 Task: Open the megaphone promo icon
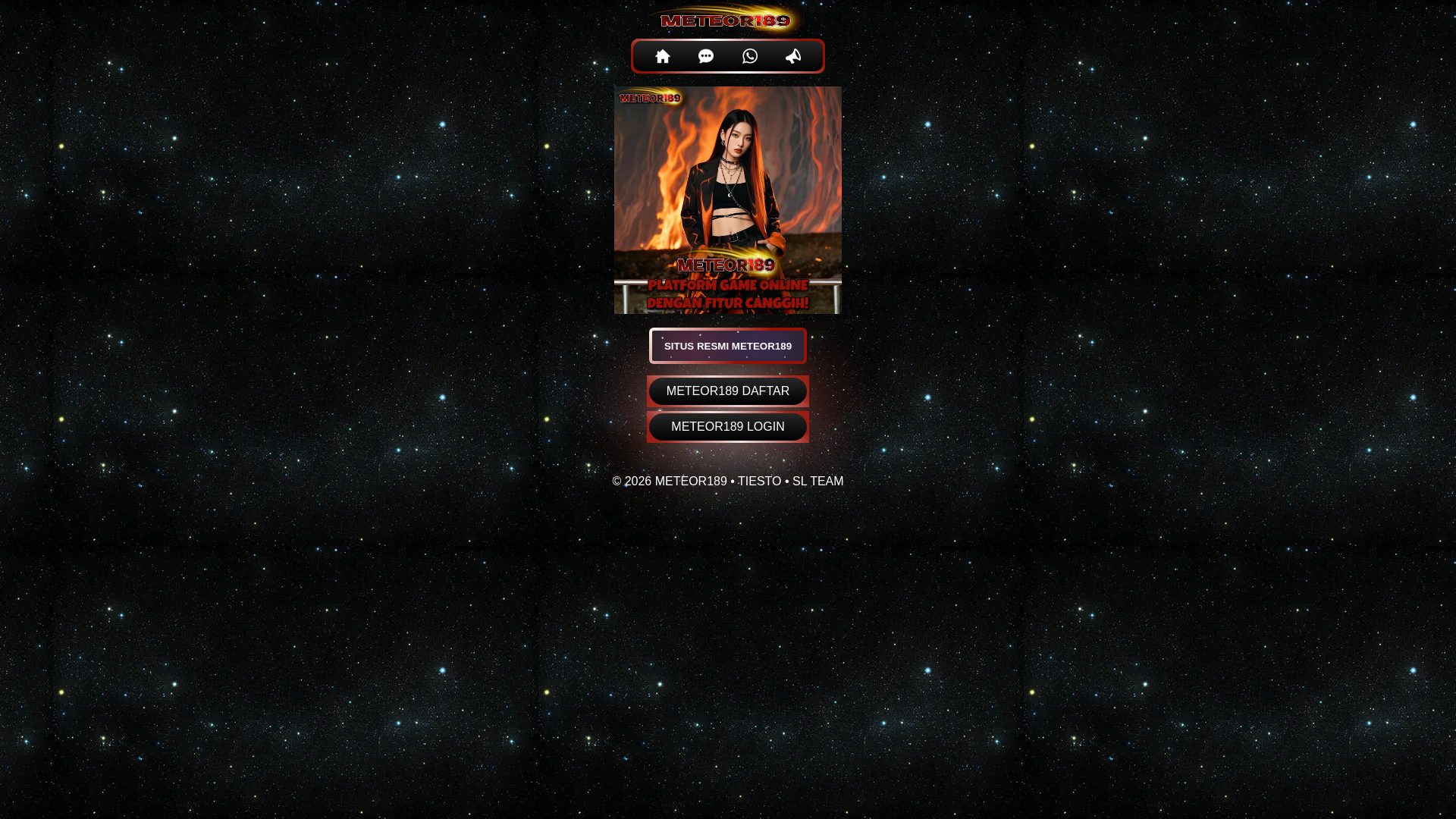(793, 56)
